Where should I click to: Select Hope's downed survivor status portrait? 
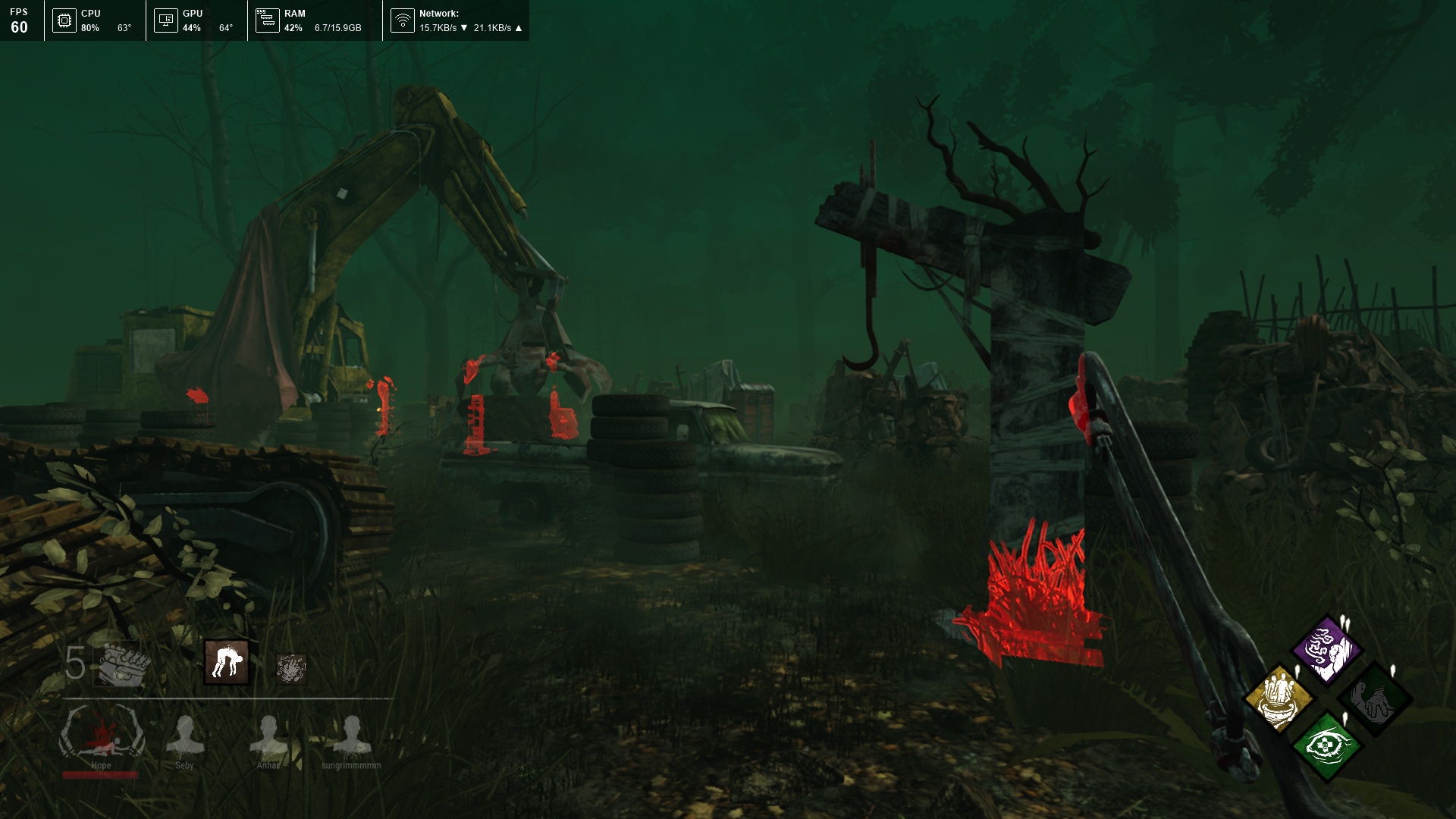tap(102, 733)
